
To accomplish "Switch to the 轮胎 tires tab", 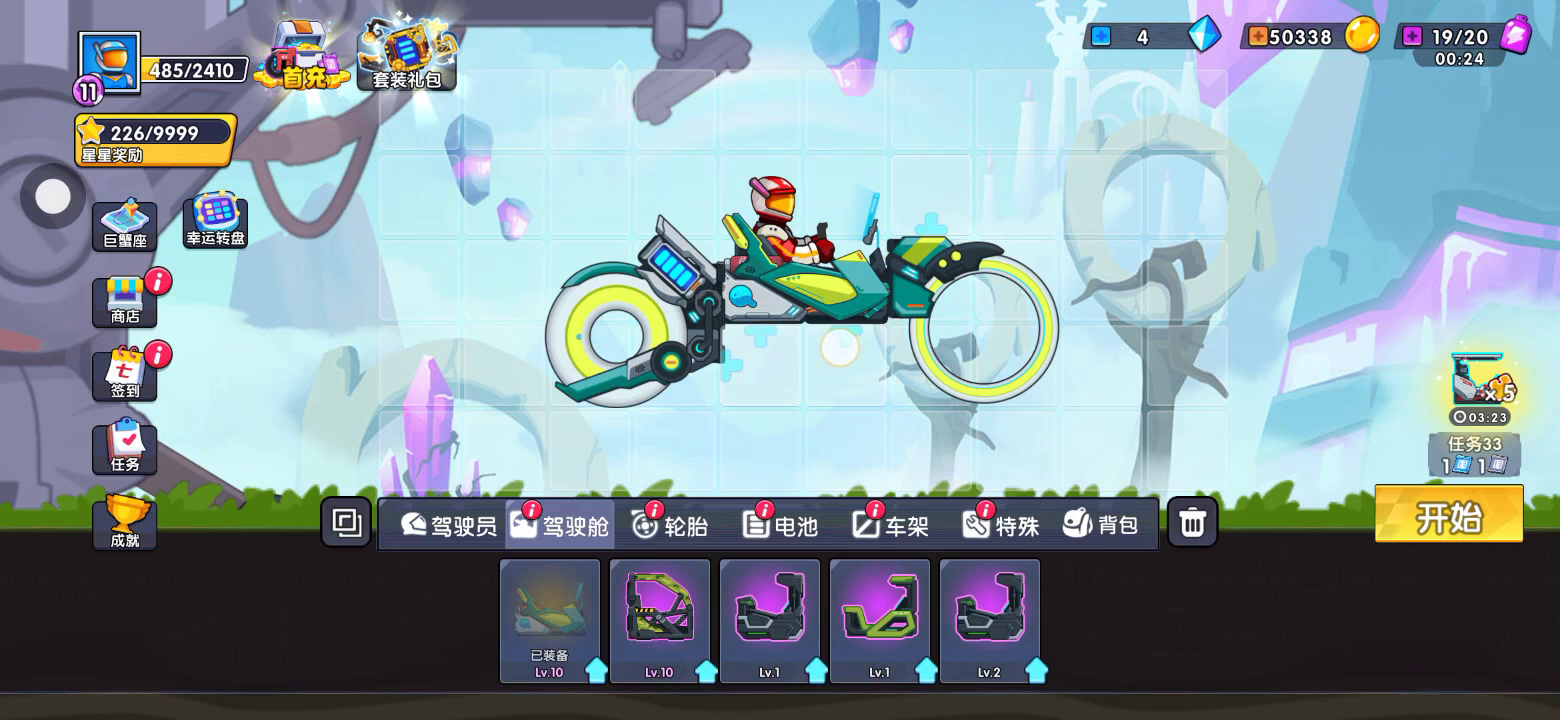I will click(x=670, y=524).
